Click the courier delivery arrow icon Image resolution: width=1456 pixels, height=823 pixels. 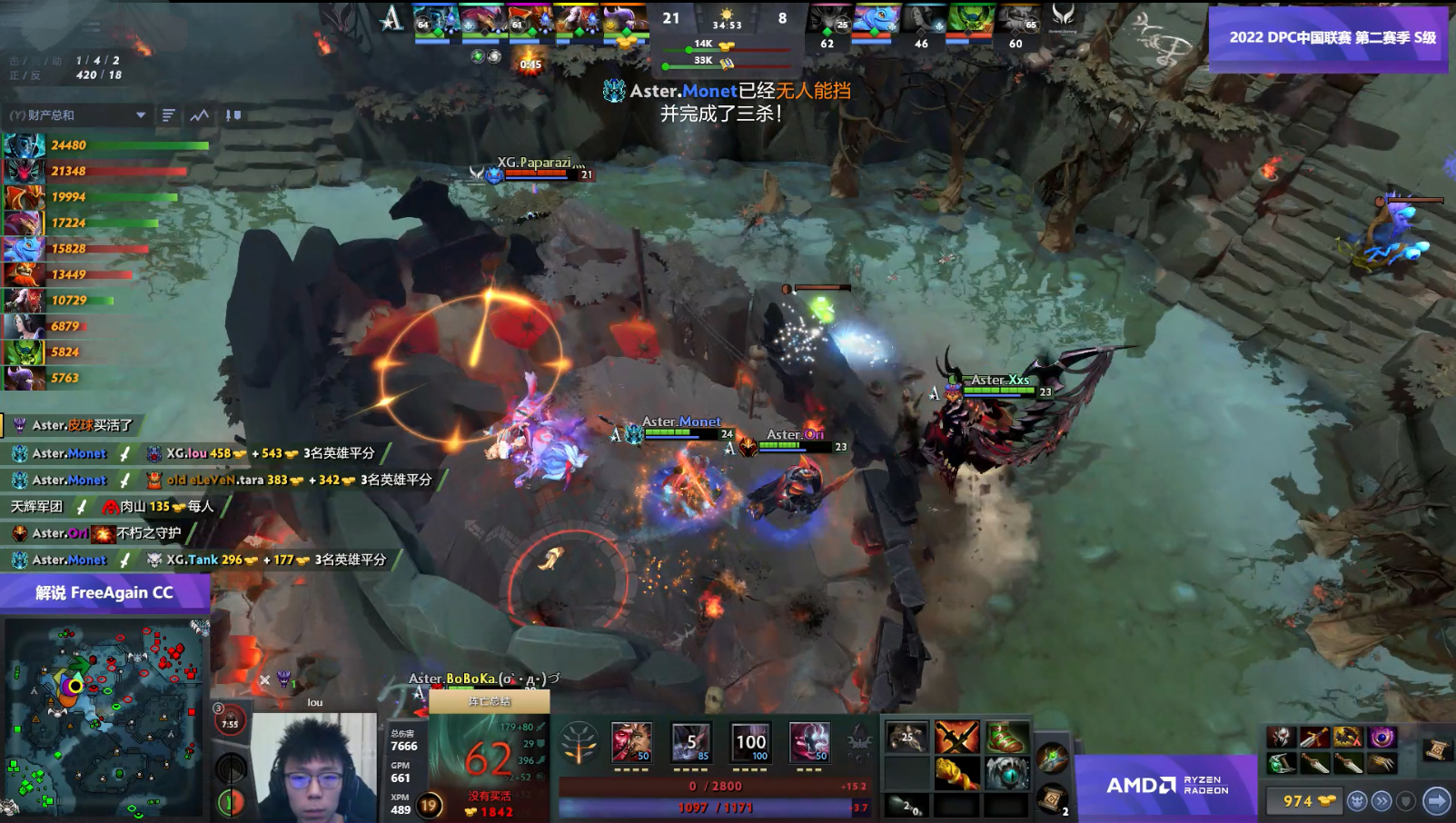point(1435,801)
